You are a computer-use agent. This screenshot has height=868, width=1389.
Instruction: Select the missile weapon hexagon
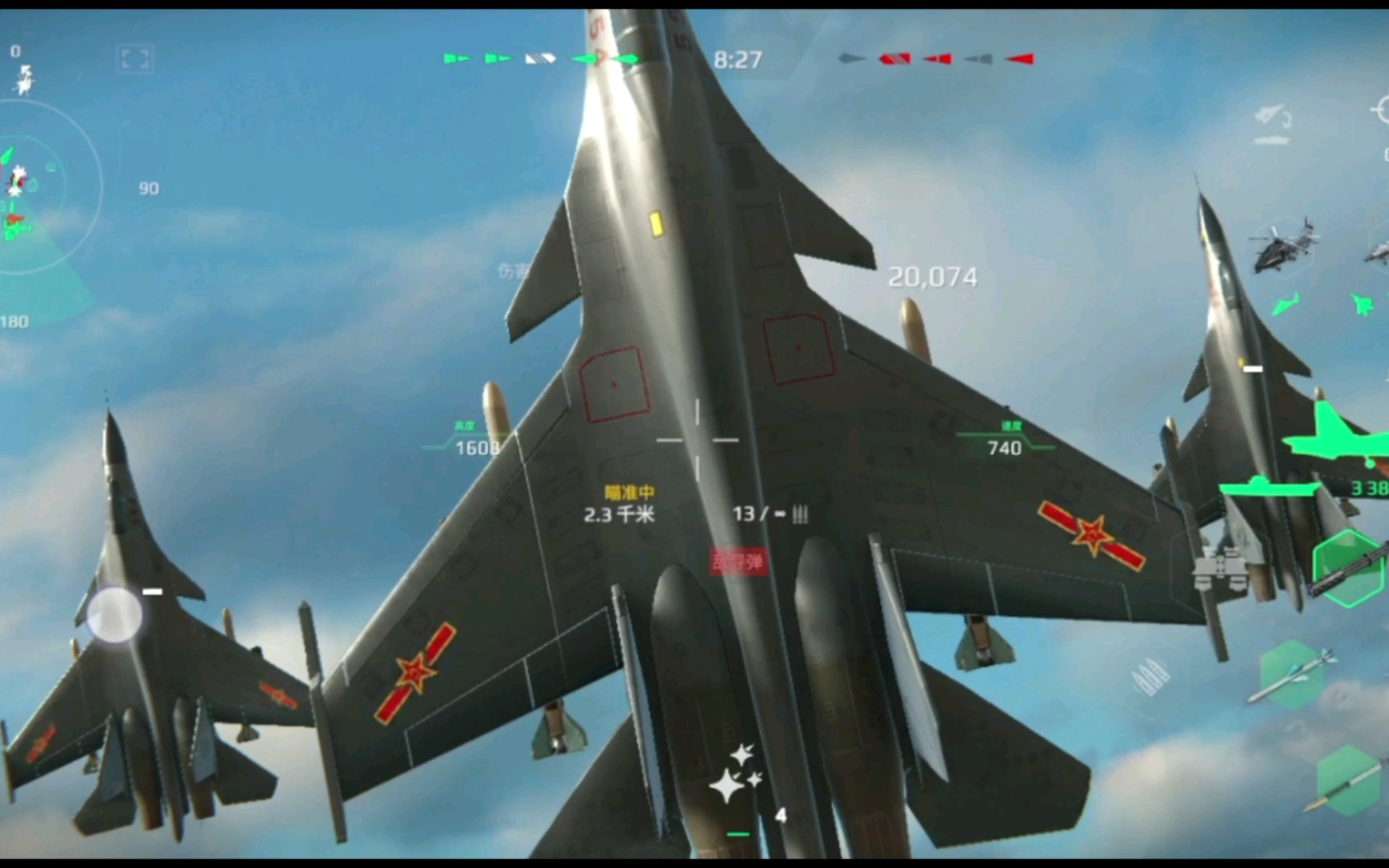point(1290,674)
